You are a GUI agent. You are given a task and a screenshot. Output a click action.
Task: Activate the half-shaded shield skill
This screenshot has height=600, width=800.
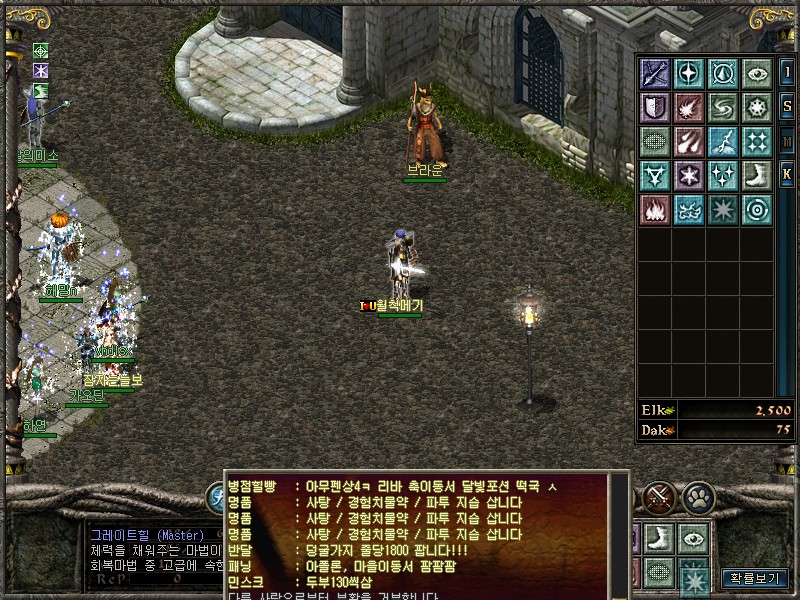[x=655, y=107]
